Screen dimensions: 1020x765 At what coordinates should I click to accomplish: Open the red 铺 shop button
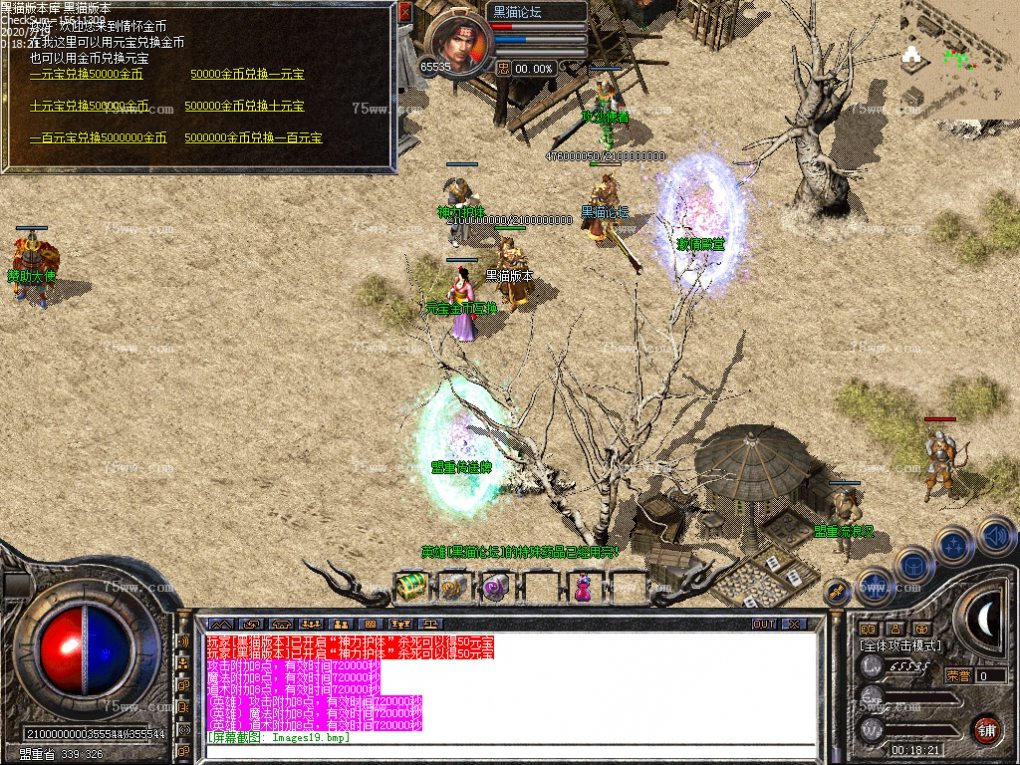click(987, 726)
